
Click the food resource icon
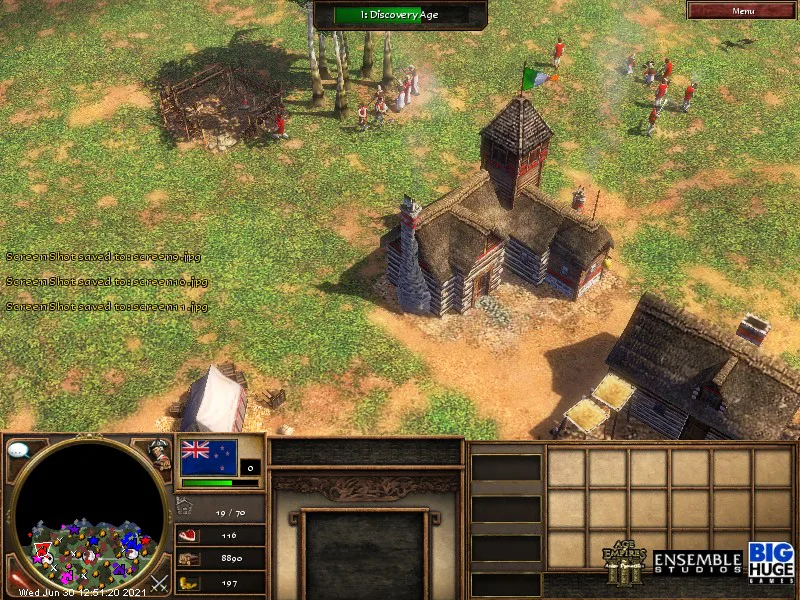pyautogui.click(x=187, y=536)
